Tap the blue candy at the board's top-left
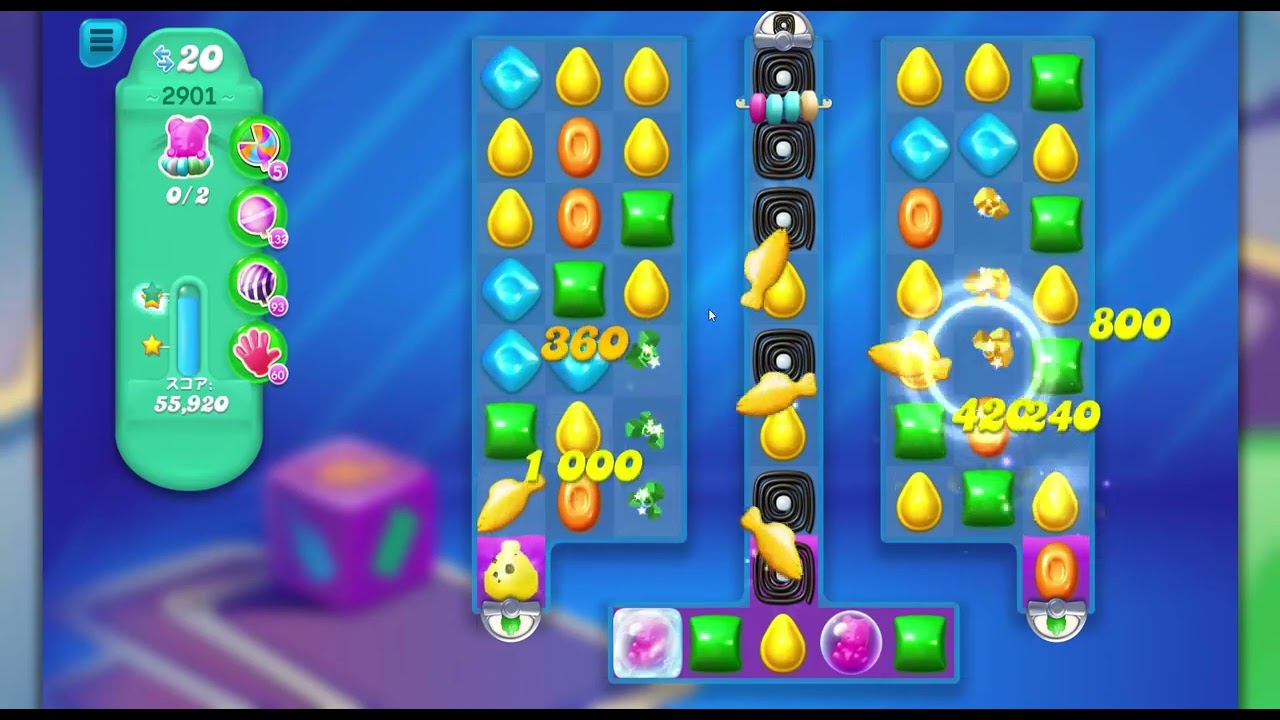The width and height of the screenshot is (1280, 720). [510, 77]
